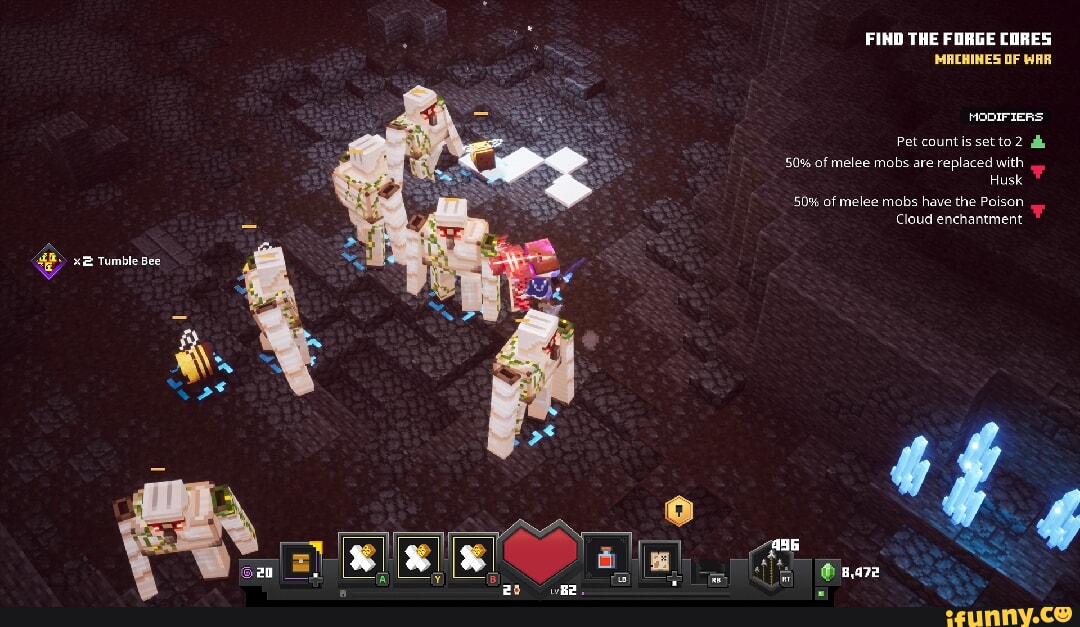Trigger the golem artifact slot marked B
The height and width of the screenshot is (627, 1080).
coord(471,558)
